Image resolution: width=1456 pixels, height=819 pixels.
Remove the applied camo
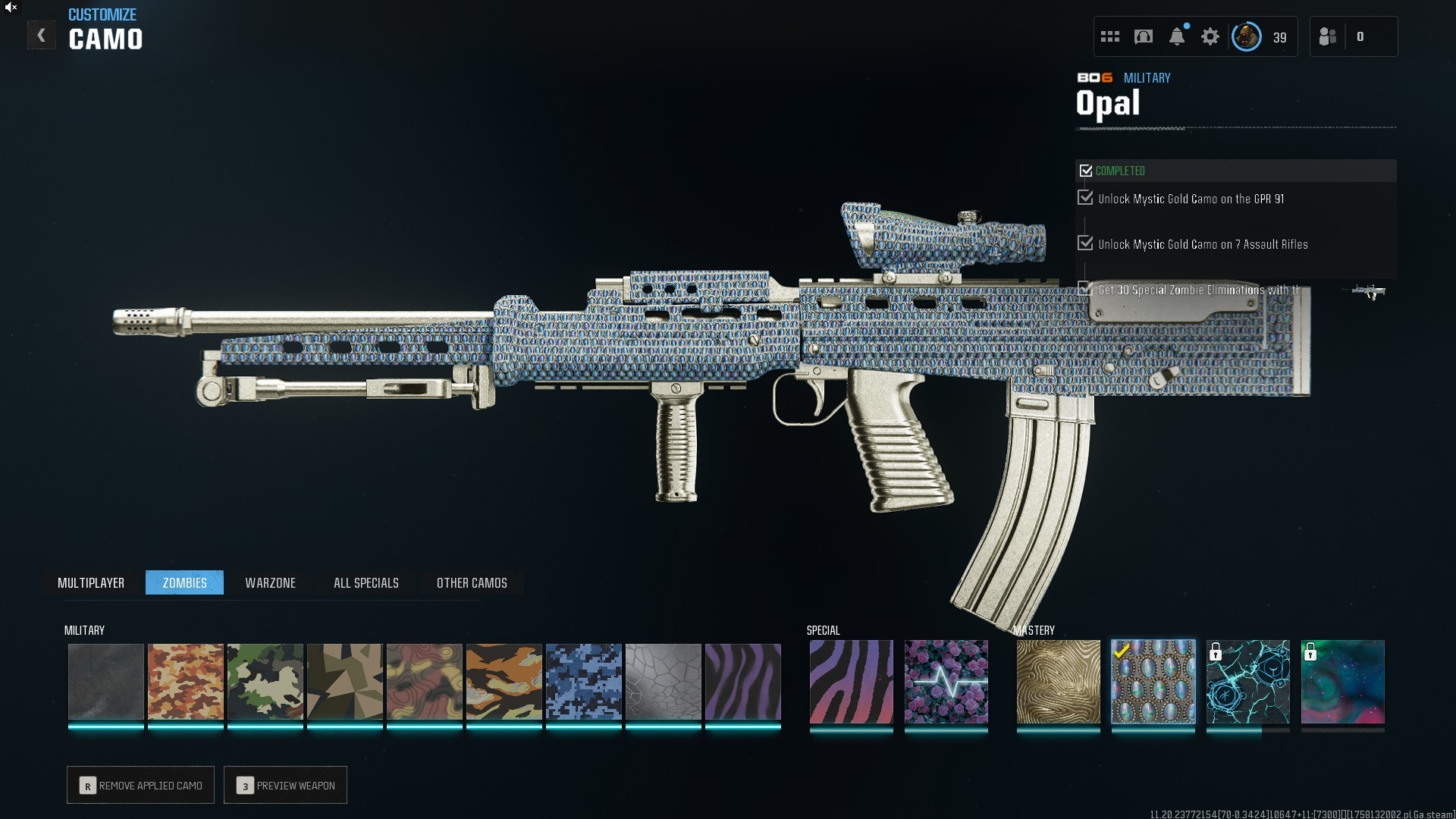141,786
